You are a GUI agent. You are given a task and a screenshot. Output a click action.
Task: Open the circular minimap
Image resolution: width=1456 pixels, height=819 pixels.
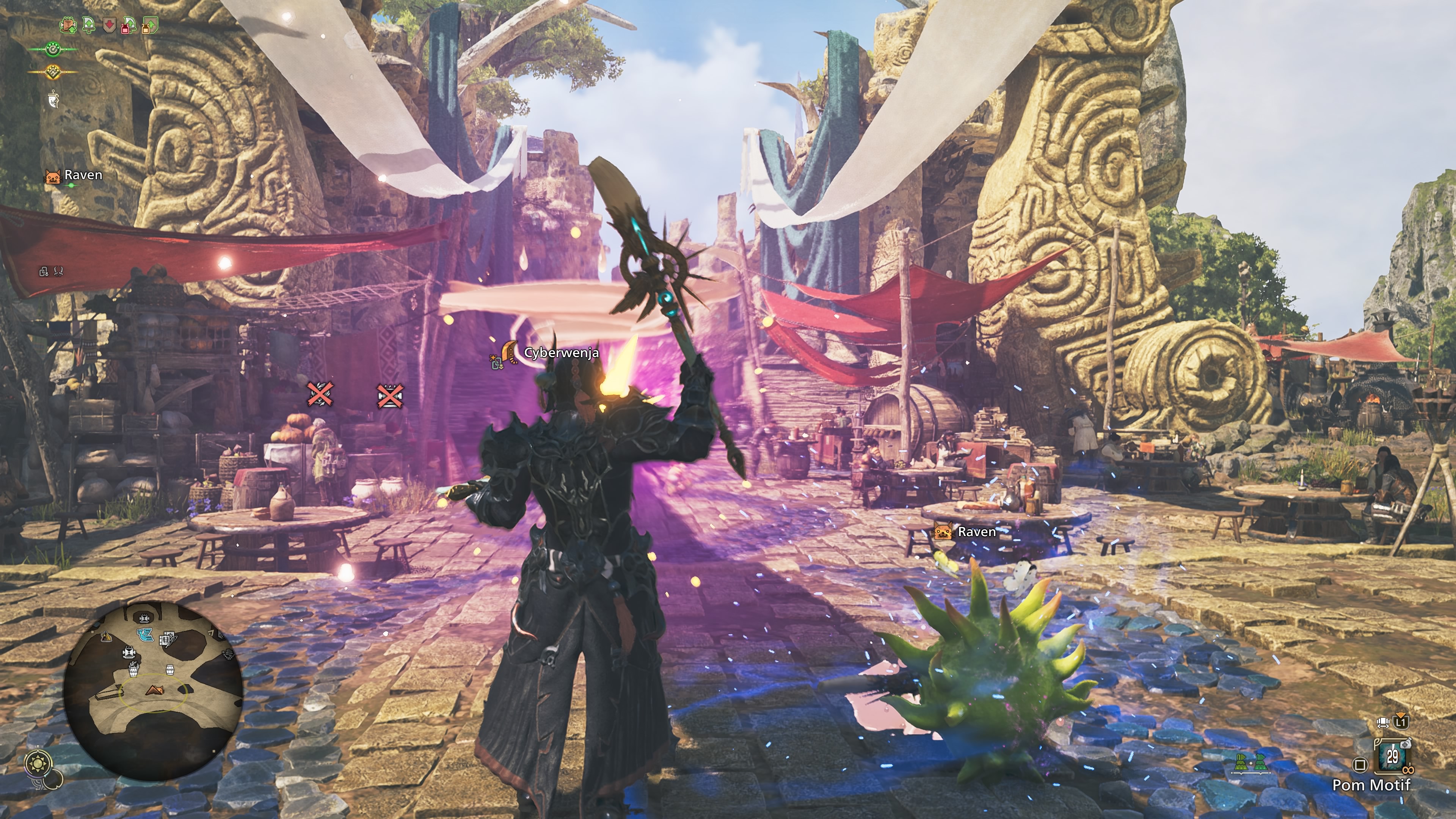tap(153, 690)
